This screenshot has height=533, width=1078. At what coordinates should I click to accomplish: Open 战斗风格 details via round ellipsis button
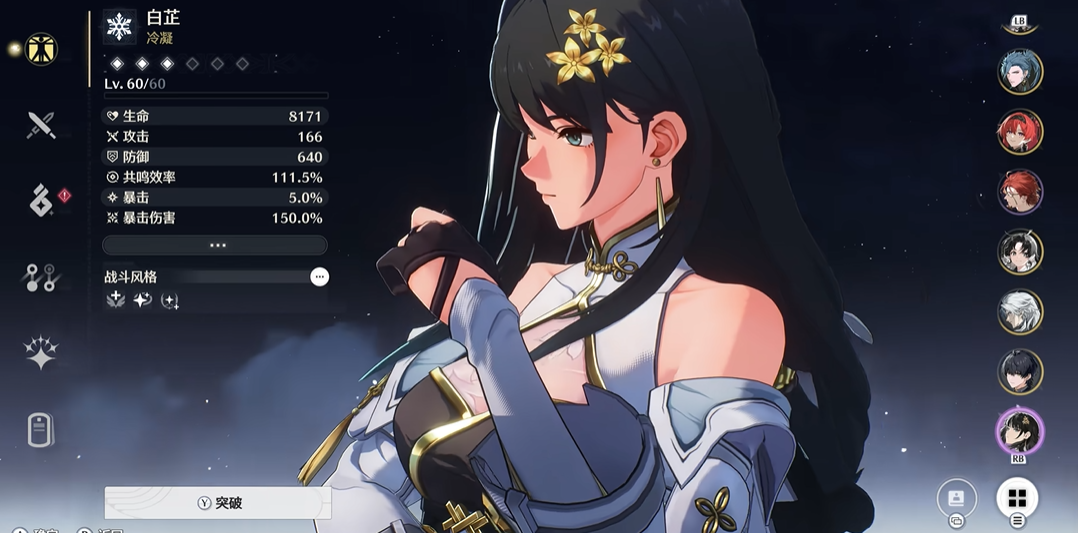tap(319, 277)
